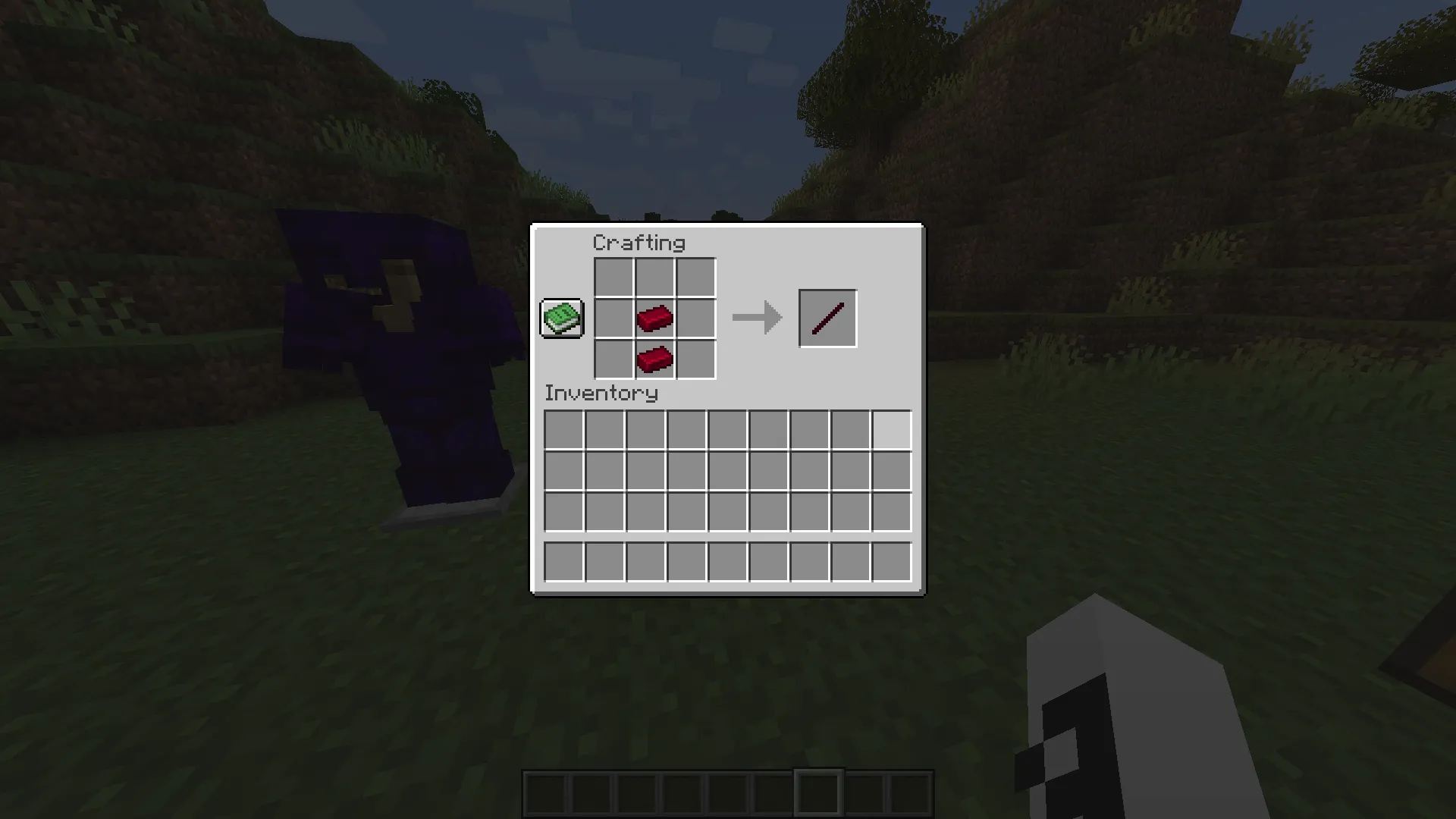Select the highlighted top-right inventory slot
The image size is (1456, 819).
893,430
